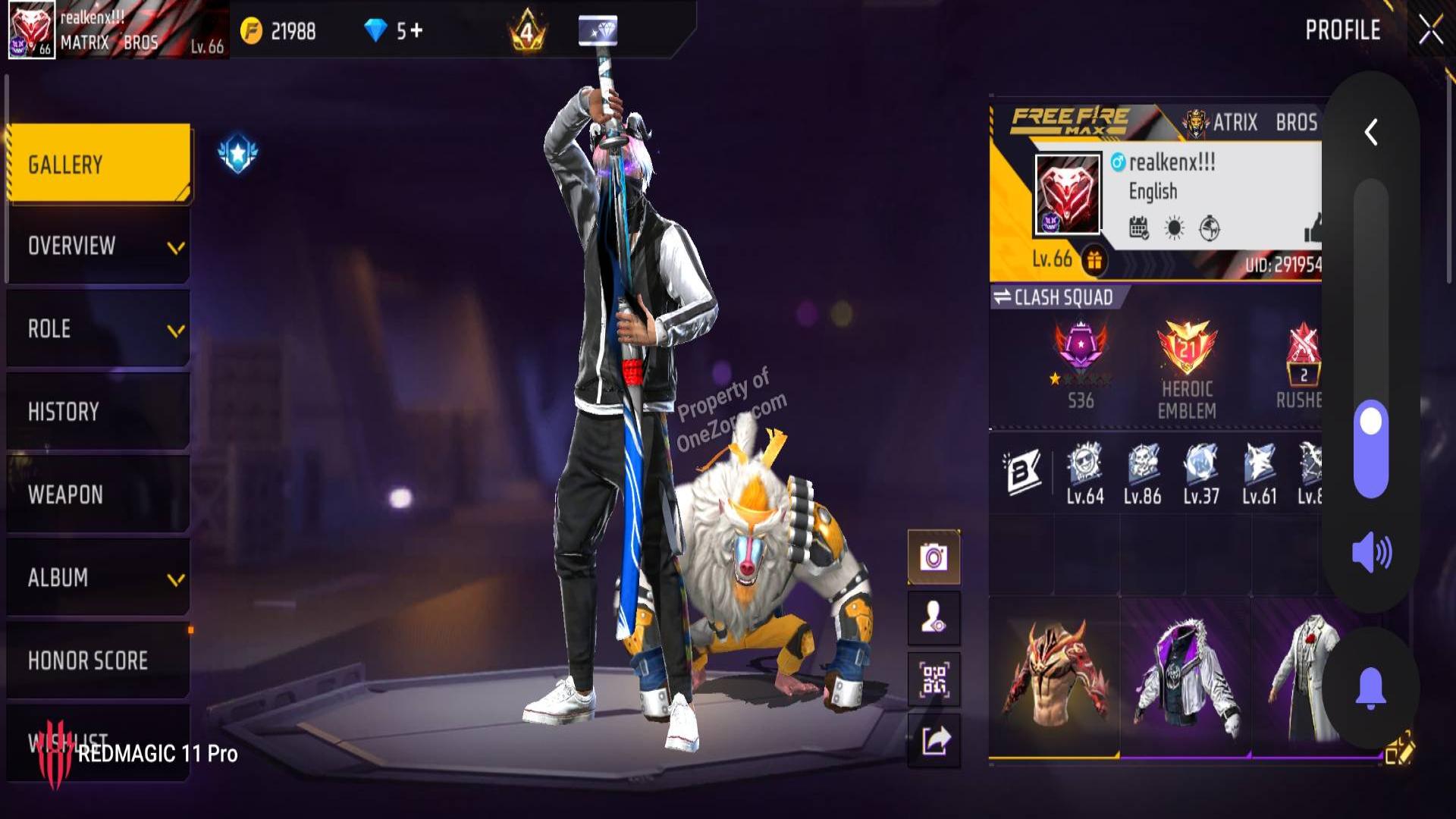
Task: Switch to the Weapon tab
Action: (x=99, y=494)
